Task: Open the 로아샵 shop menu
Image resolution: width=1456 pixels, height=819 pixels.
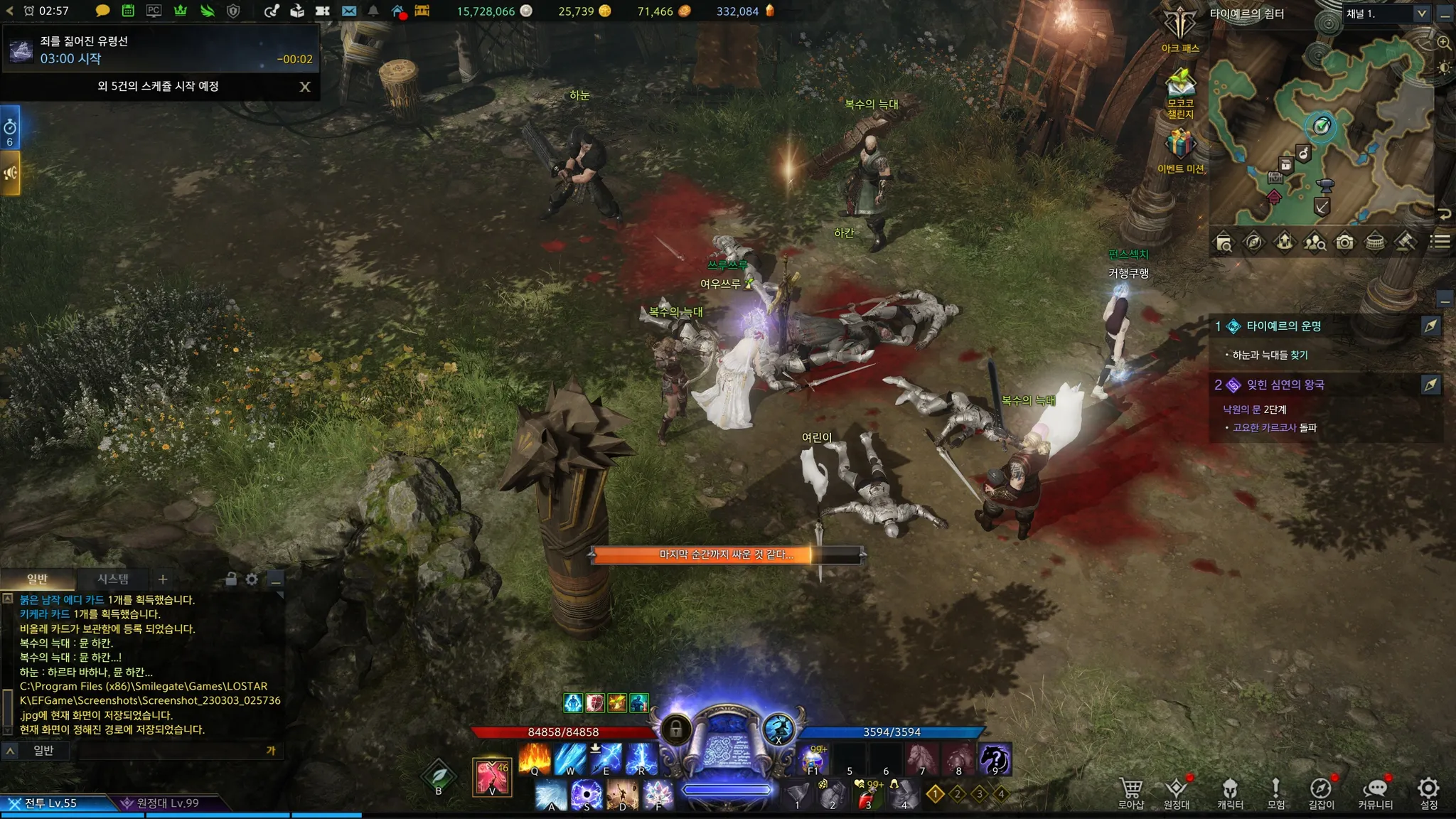Action: tap(1130, 792)
